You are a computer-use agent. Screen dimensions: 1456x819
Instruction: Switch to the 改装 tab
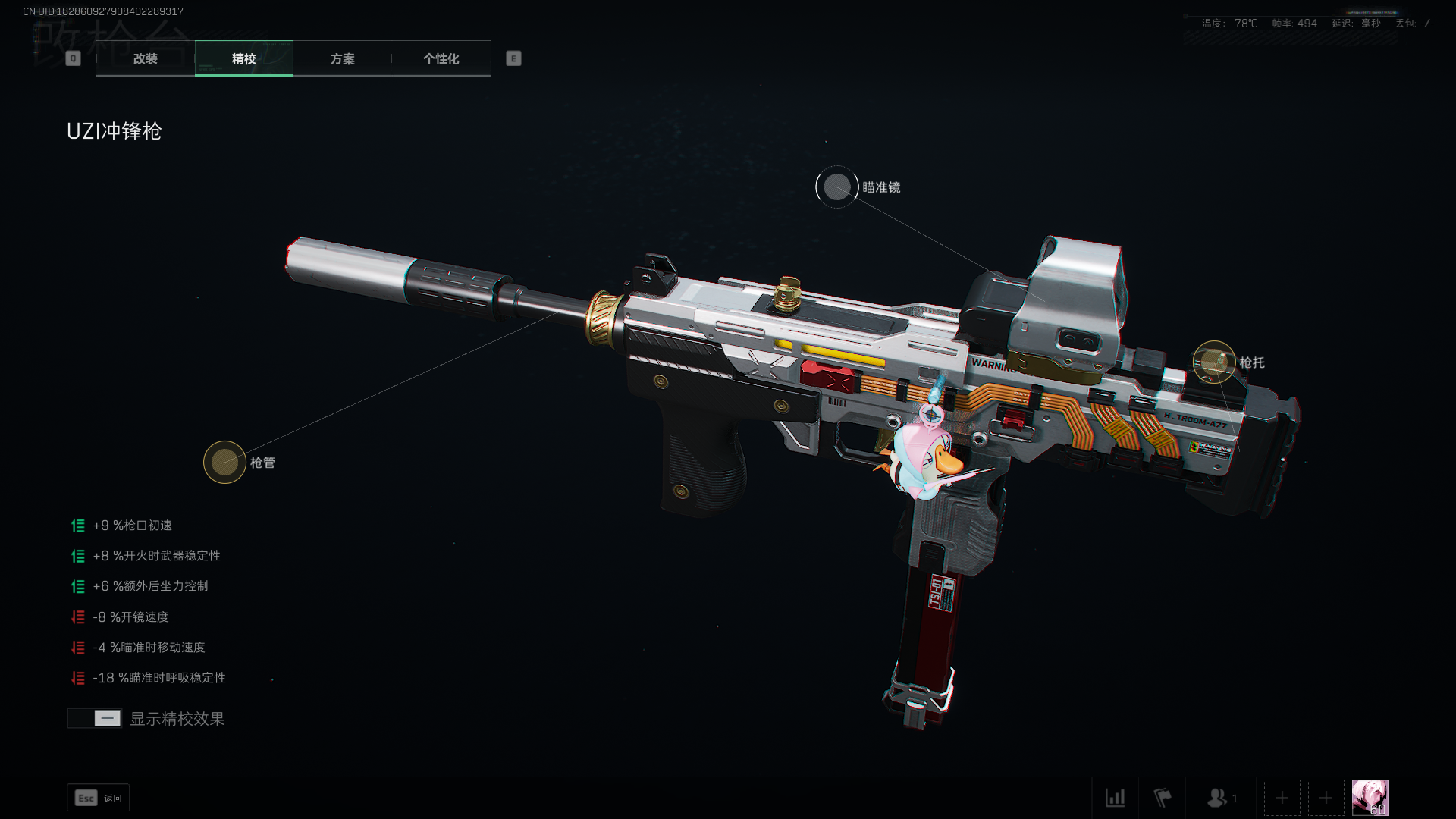145,58
